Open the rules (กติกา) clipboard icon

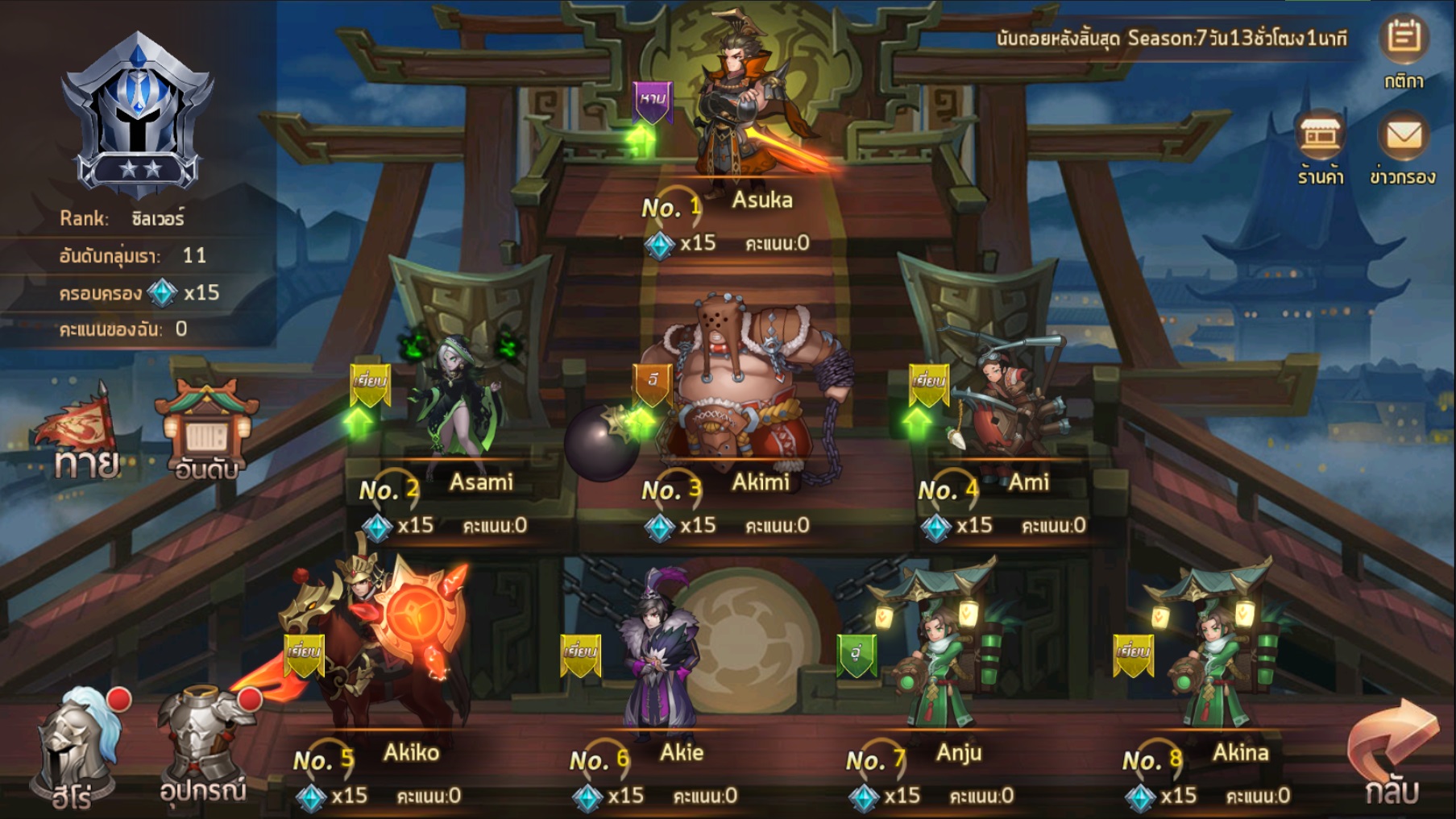pyautogui.click(x=1404, y=40)
